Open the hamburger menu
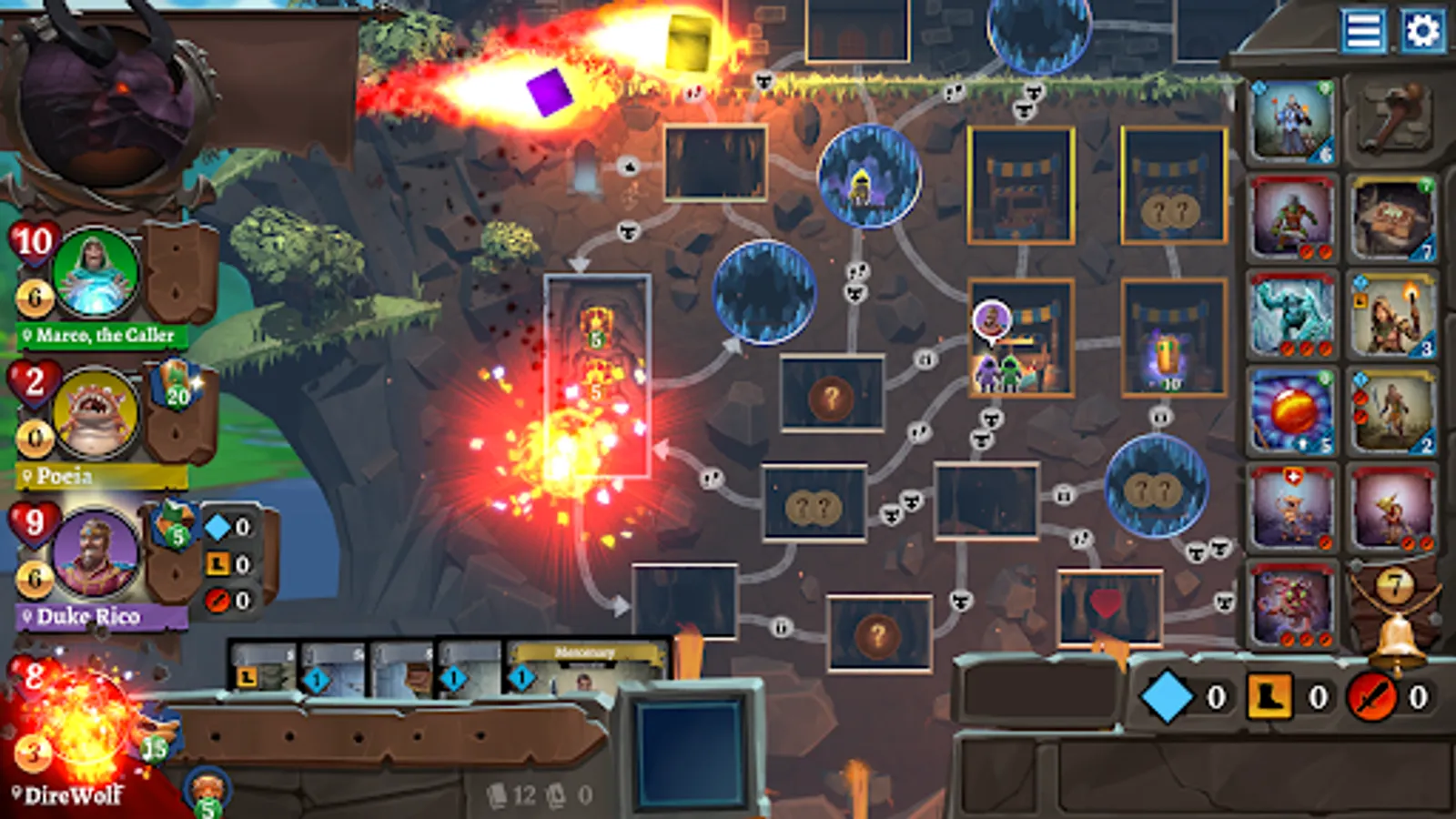1456x819 pixels. (1361, 30)
